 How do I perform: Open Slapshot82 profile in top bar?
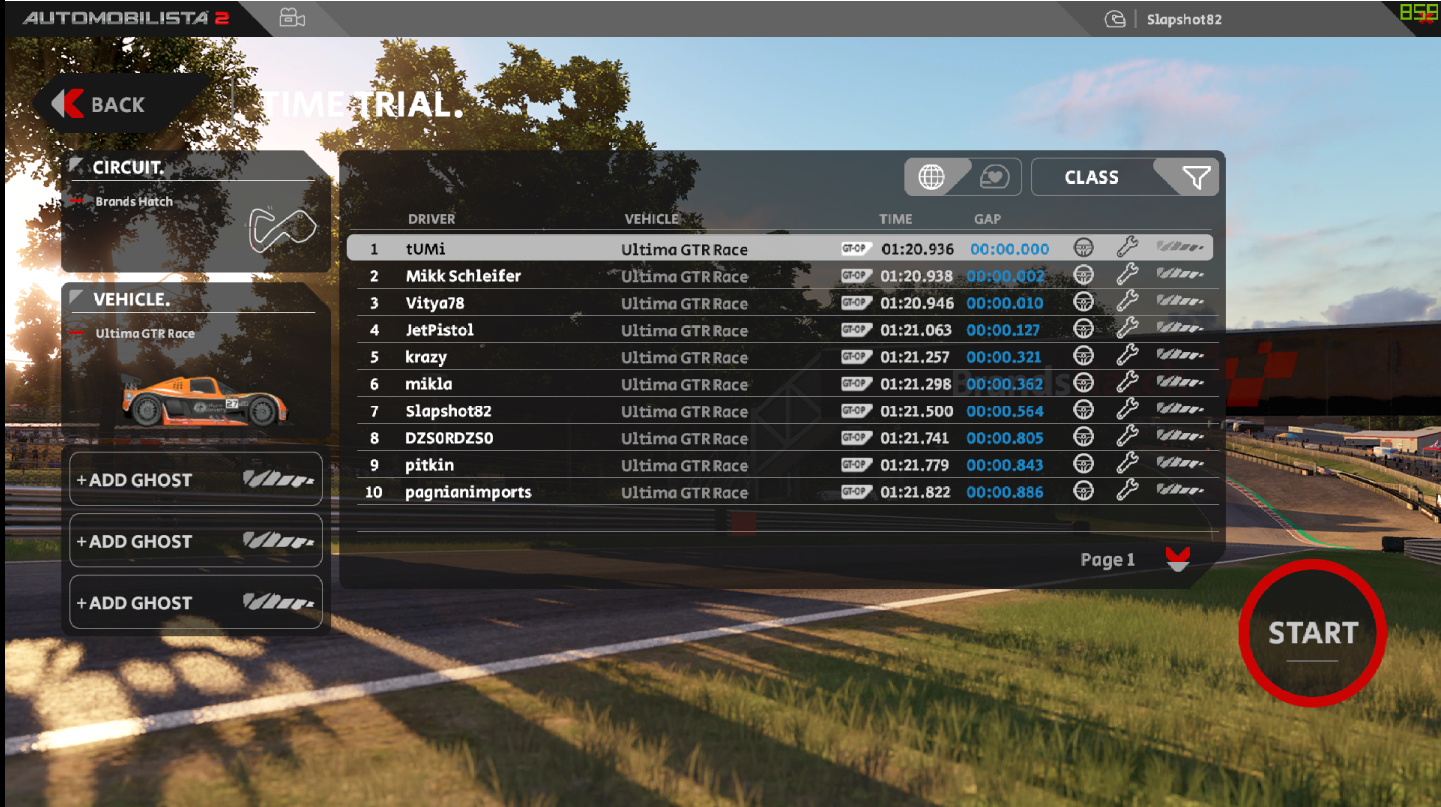point(1183,19)
